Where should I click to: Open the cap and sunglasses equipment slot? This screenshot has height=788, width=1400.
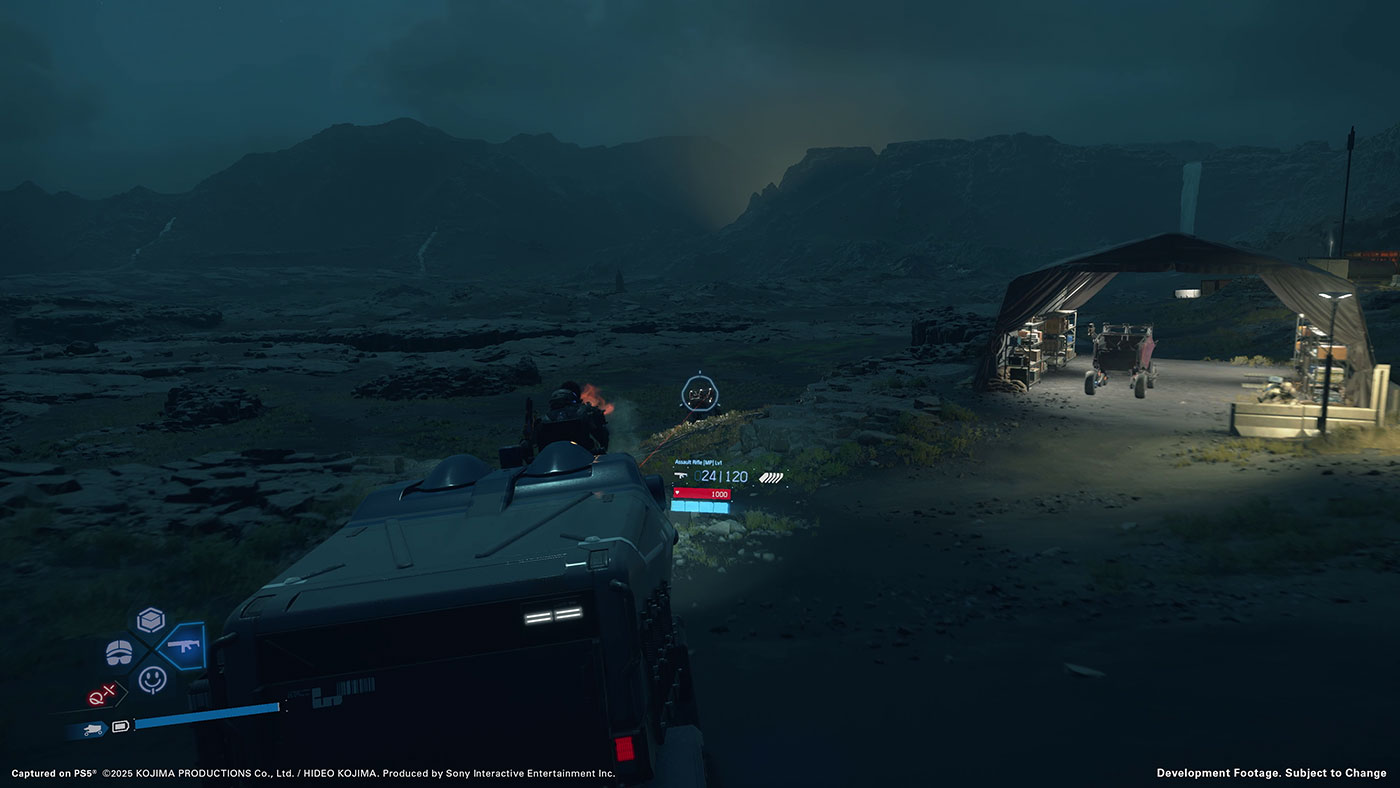[x=119, y=652]
